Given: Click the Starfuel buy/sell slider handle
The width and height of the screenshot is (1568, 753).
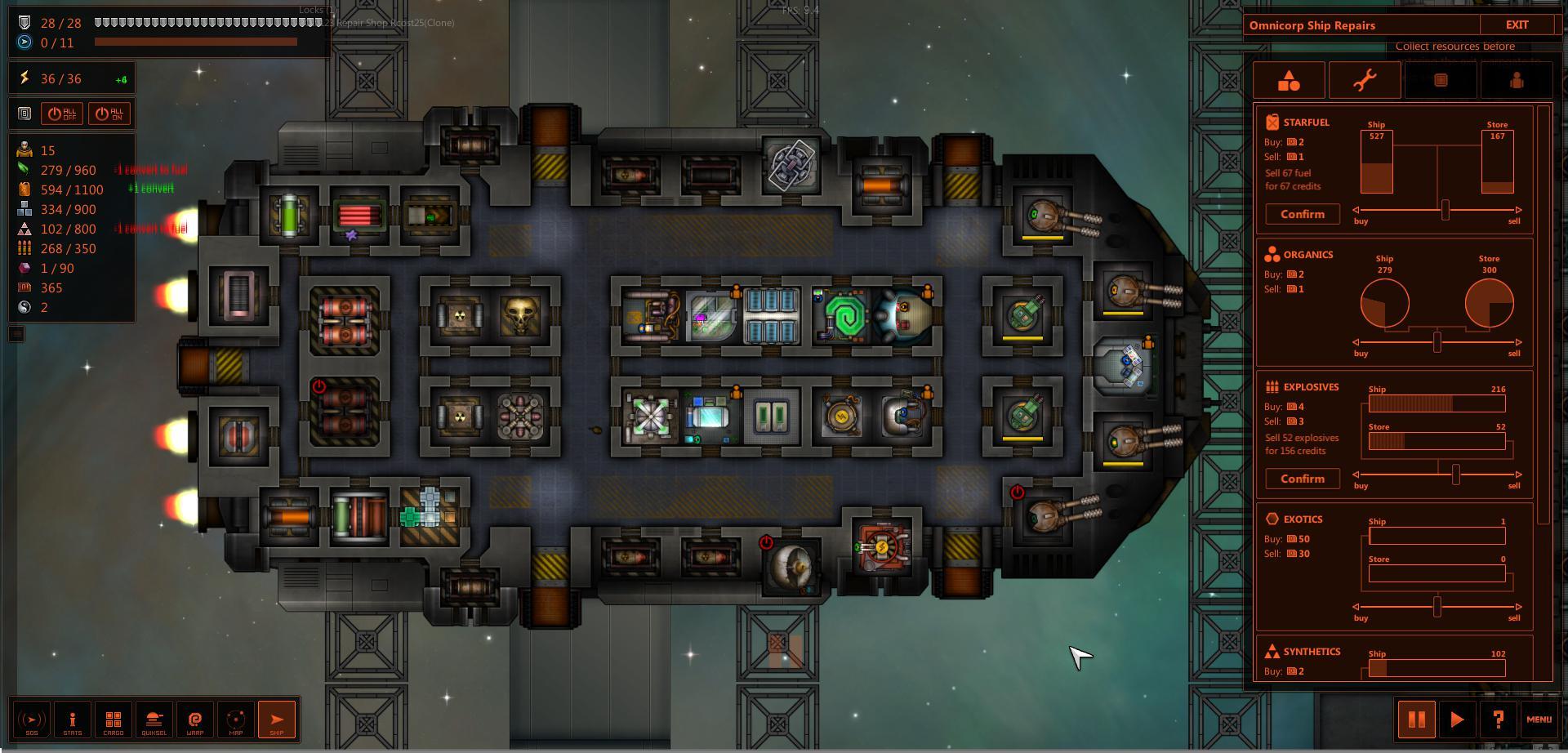Looking at the screenshot, I should click(1445, 210).
